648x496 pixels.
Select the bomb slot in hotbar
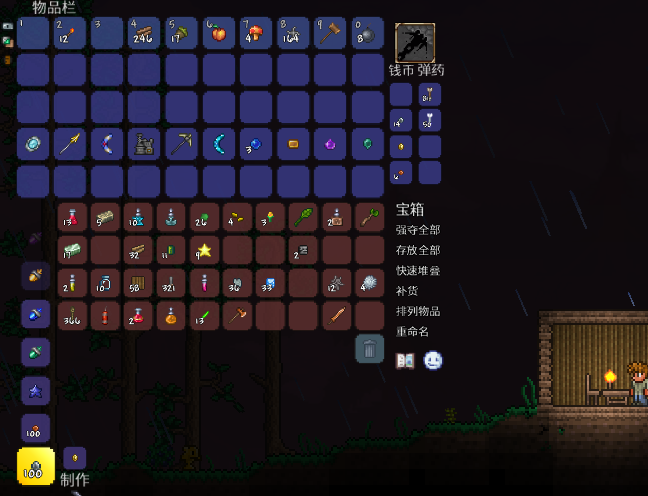coord(367,34)
